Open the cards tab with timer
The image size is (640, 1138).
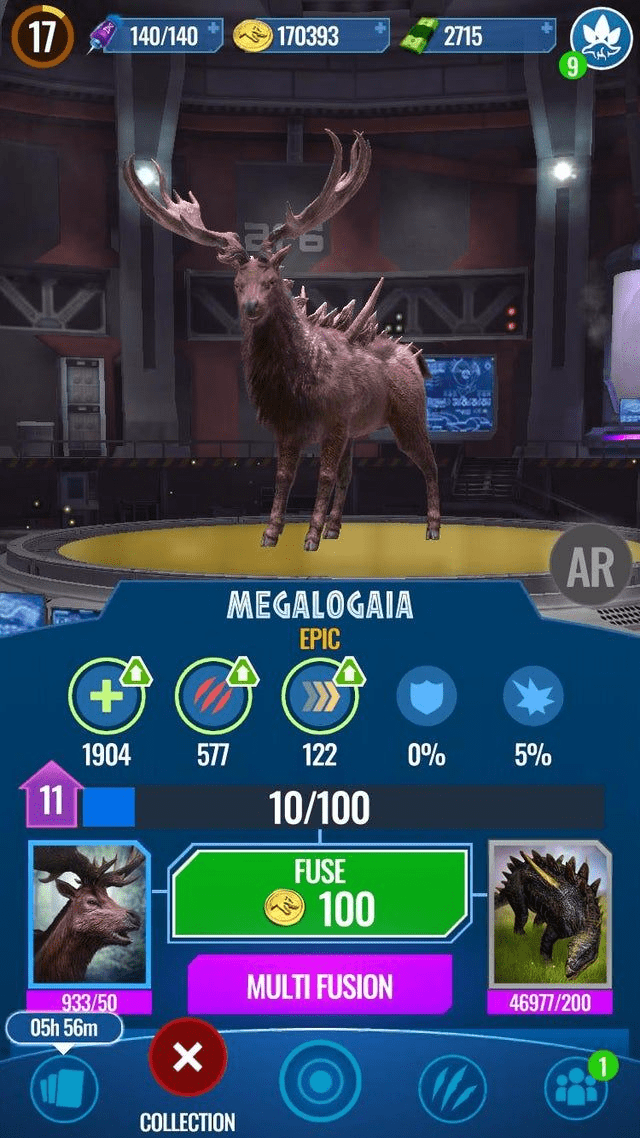[x=64, y=1086]
